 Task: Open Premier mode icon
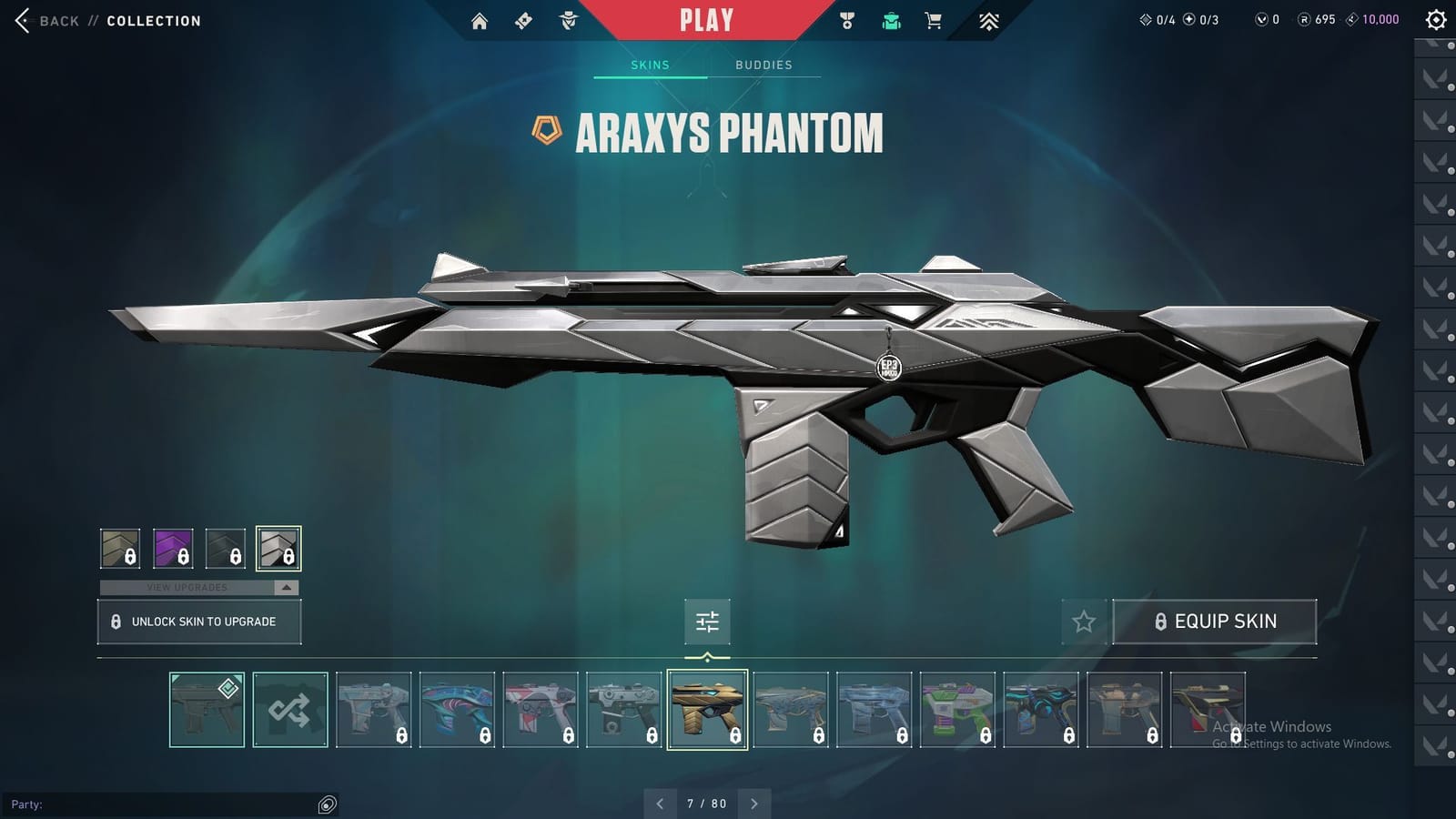coord(990,19)
